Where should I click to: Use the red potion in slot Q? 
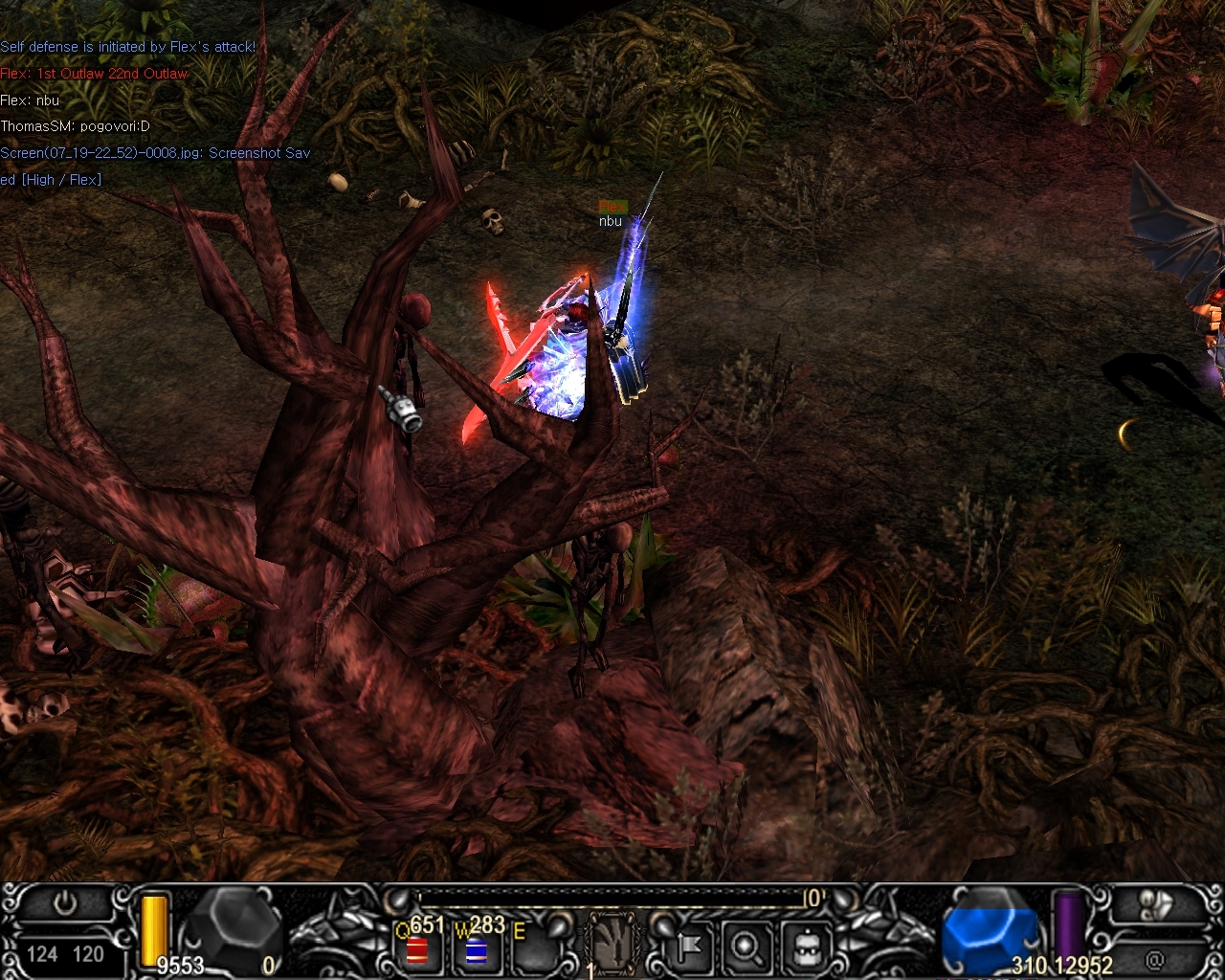coord(416,950)
